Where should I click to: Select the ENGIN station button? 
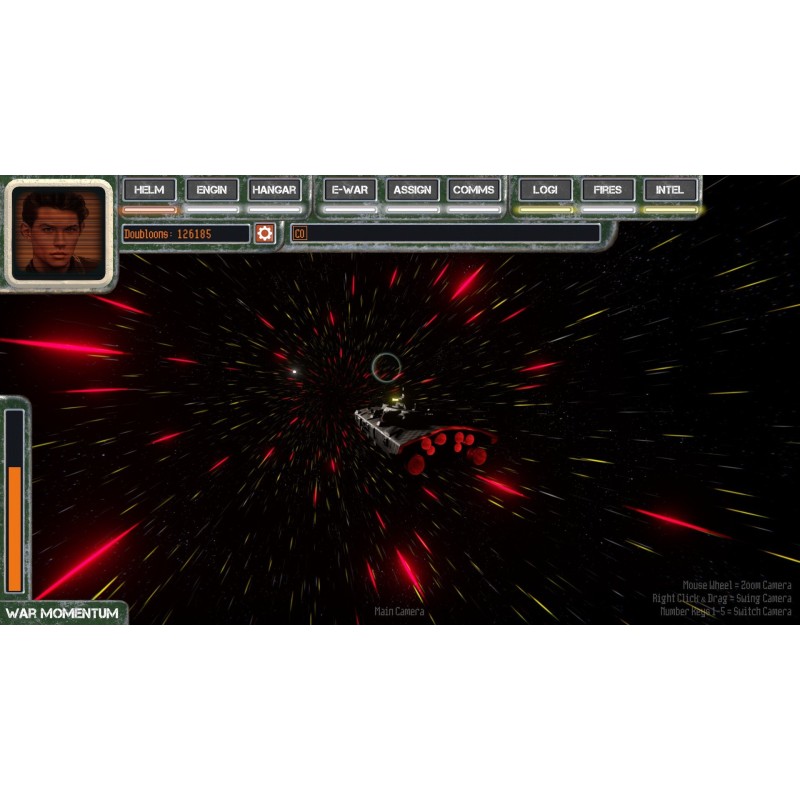click(211, 190)
